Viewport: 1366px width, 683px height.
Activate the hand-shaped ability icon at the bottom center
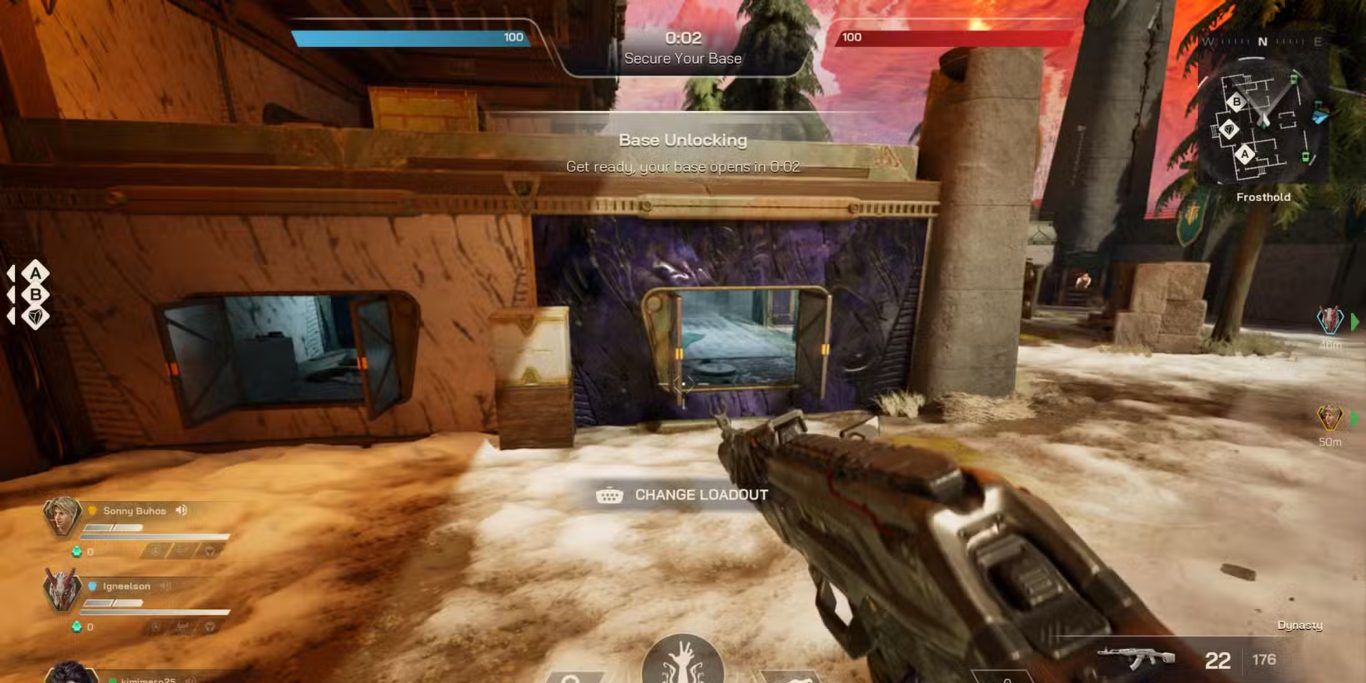coord(683,659)
